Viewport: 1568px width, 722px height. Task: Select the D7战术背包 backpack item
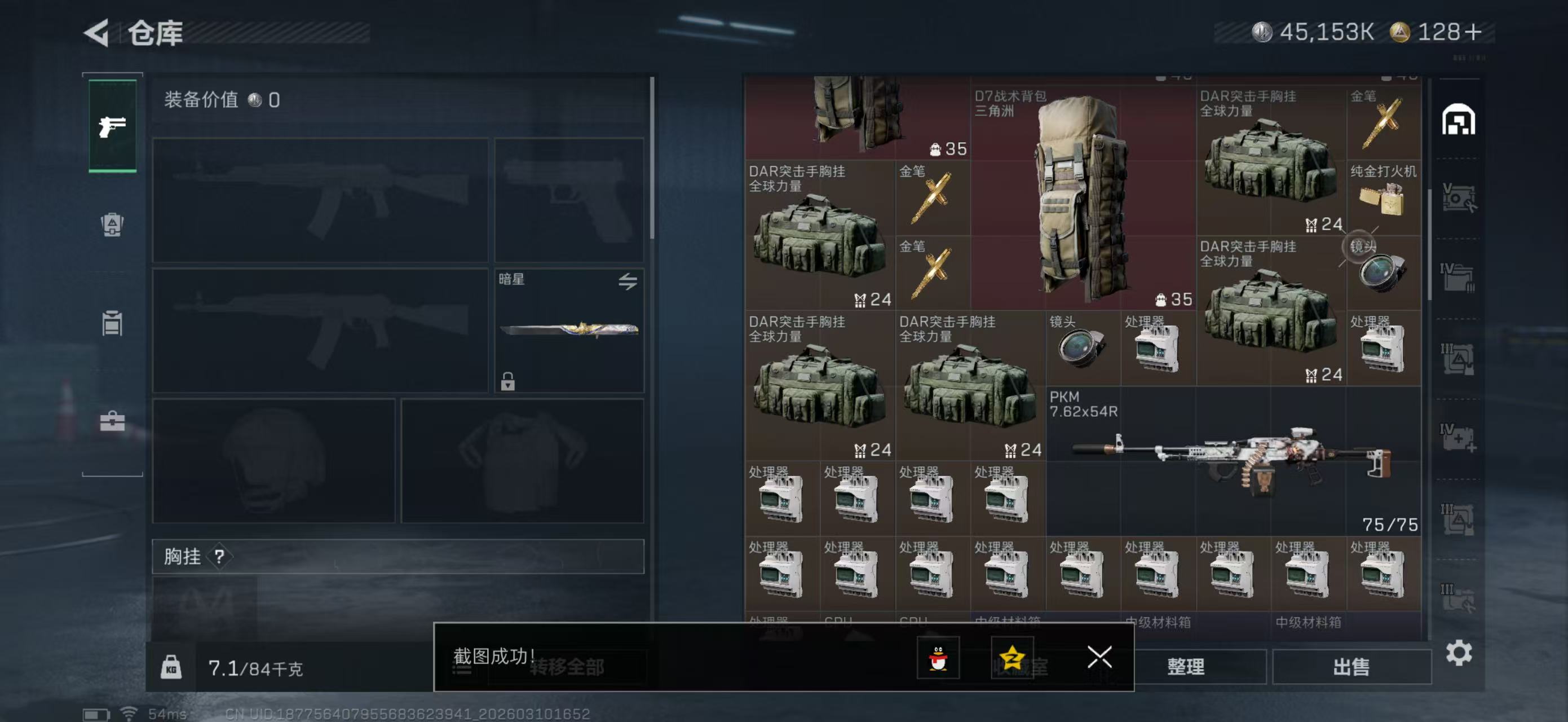pyautogui.click(x=1082, y=198)
